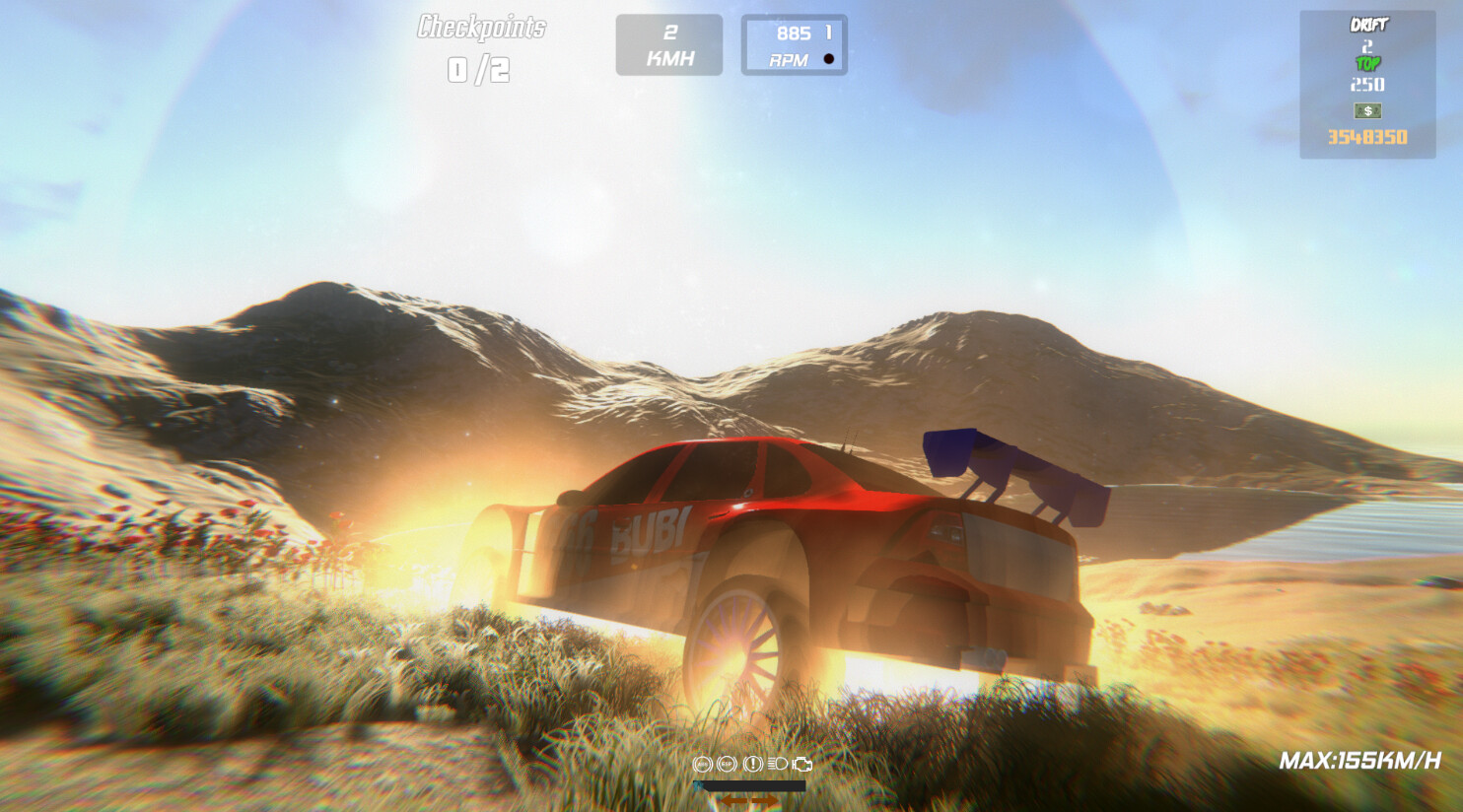
Task: Click the dark fuel bar slider
Action: pos(750,785)
